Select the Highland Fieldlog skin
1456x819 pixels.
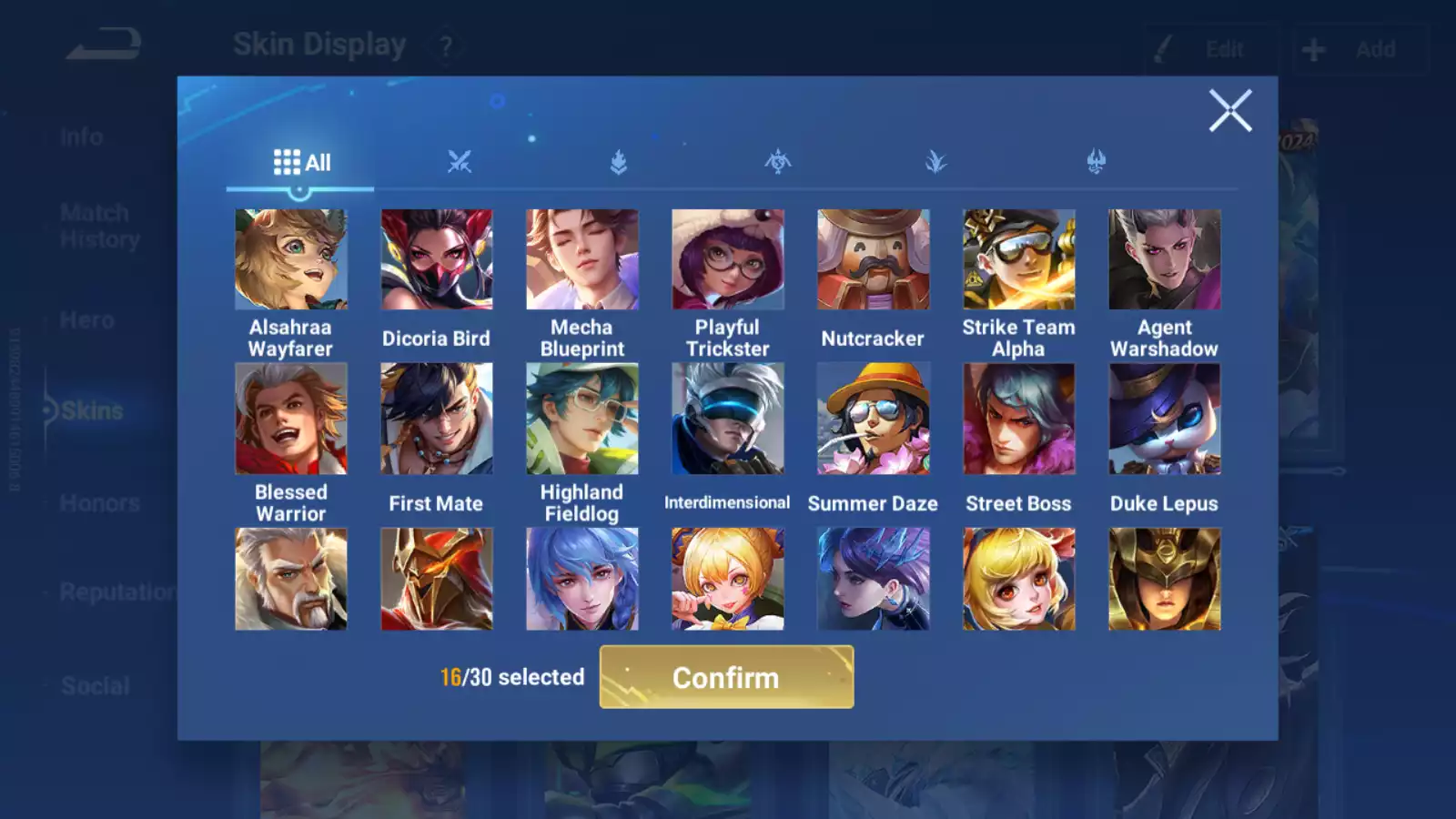coord(582,419)
